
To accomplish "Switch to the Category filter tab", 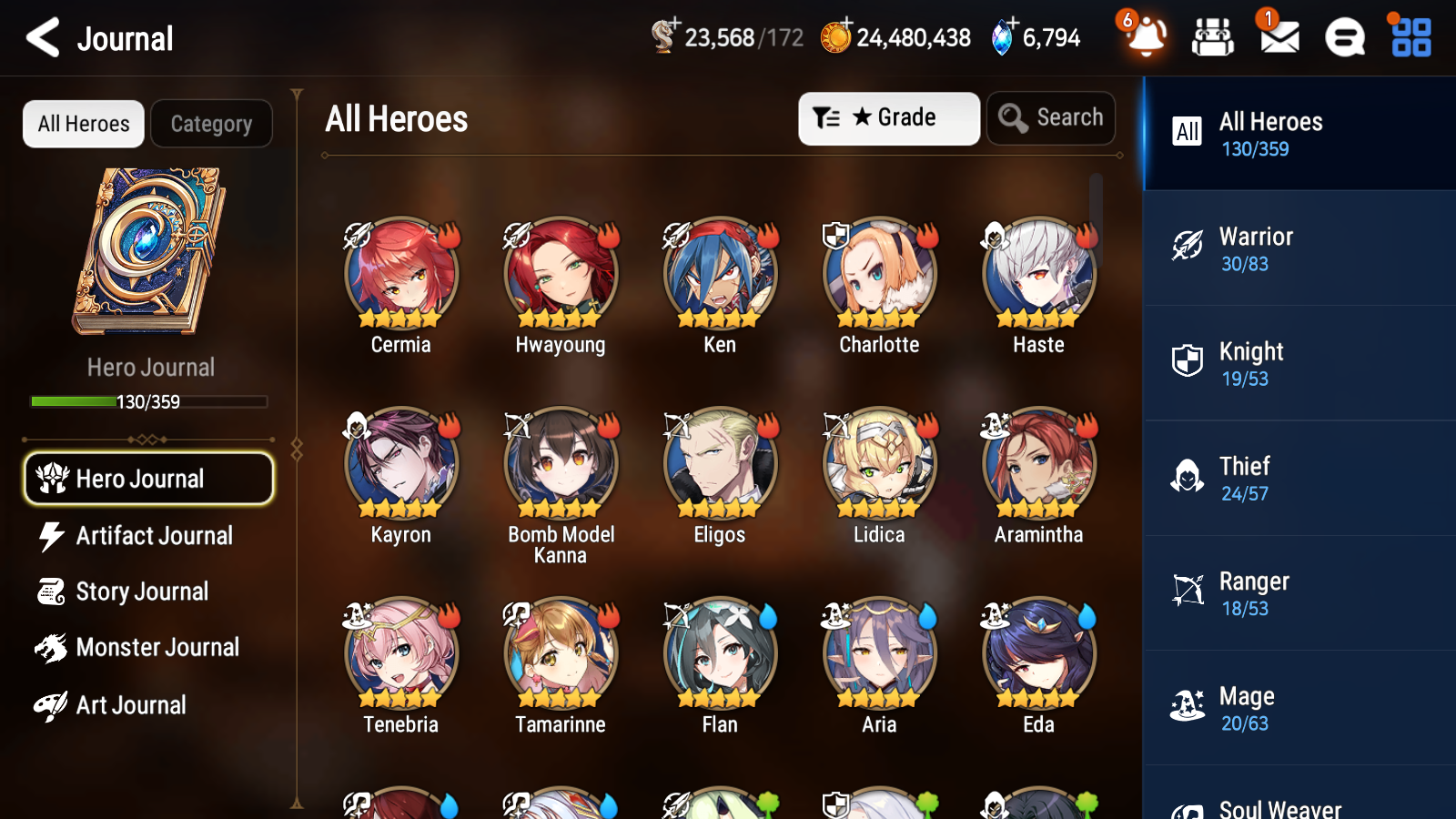I will [212, 124].
